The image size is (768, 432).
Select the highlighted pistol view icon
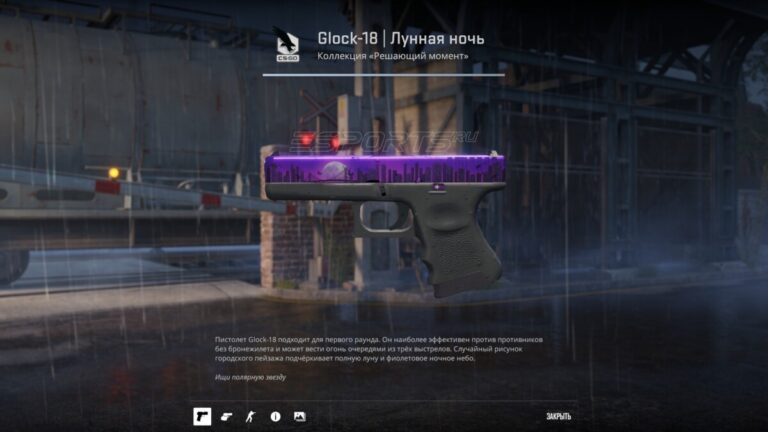pyautogui.click(x=201, y=415)
